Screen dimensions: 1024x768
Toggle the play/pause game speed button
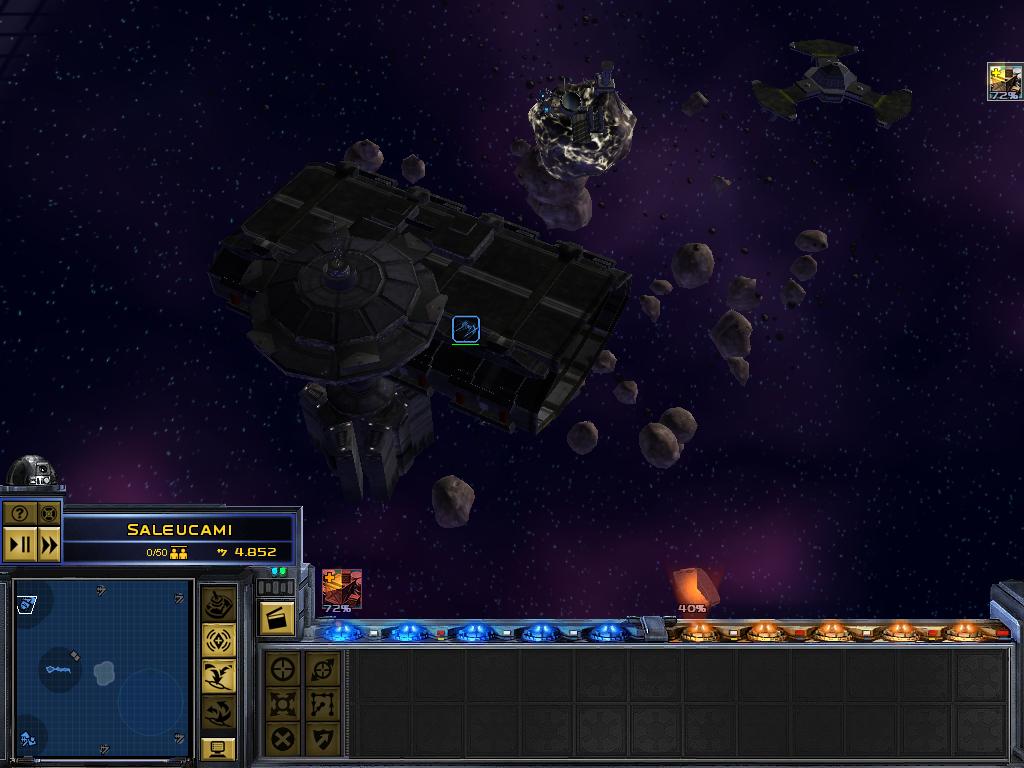point(20,545)
